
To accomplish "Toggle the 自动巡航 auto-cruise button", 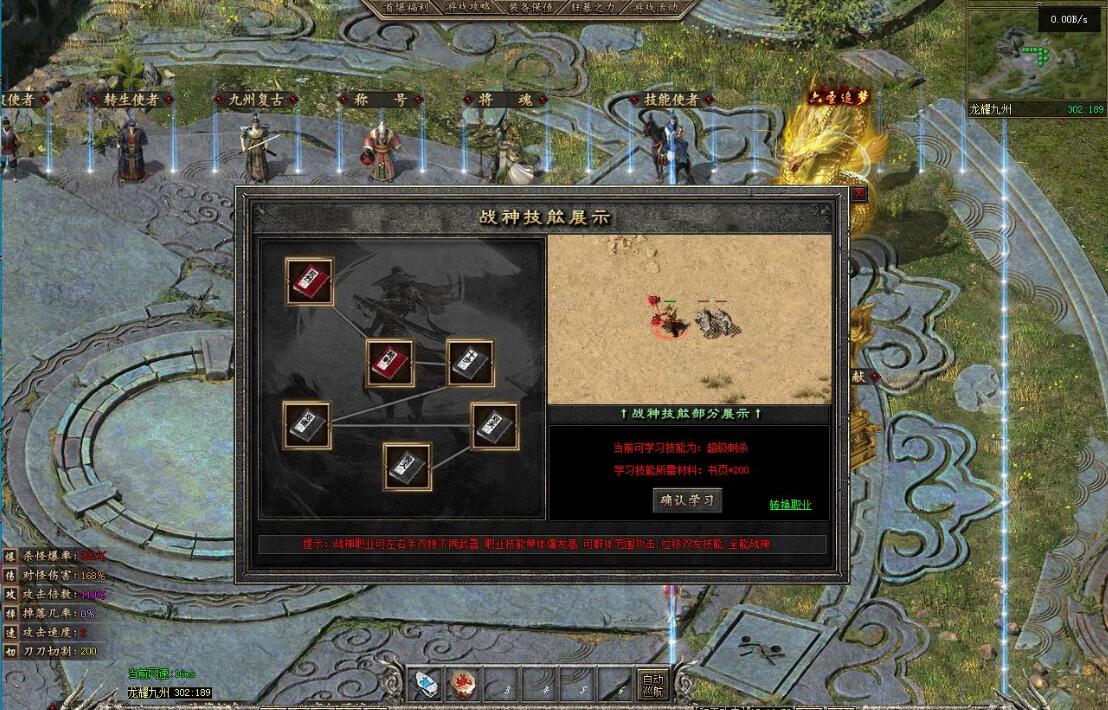I will [652, 684].
